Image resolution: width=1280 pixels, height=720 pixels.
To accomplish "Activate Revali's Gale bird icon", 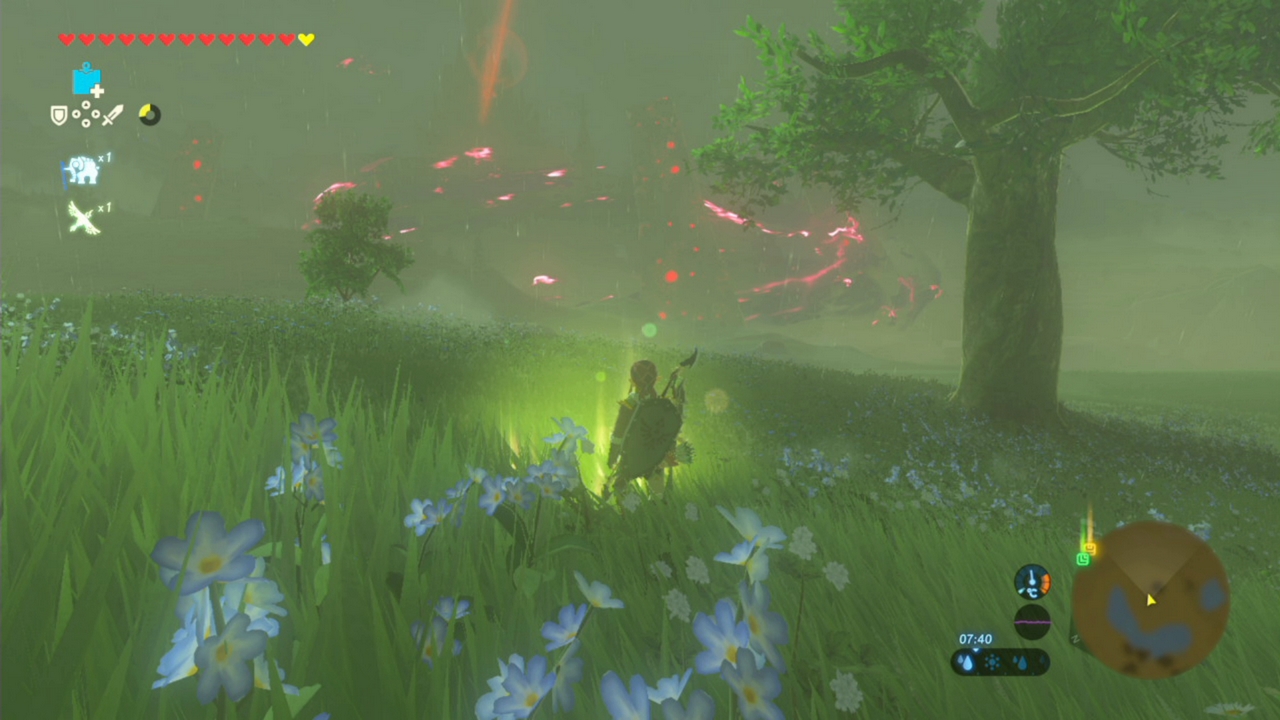I will [83, 217].
